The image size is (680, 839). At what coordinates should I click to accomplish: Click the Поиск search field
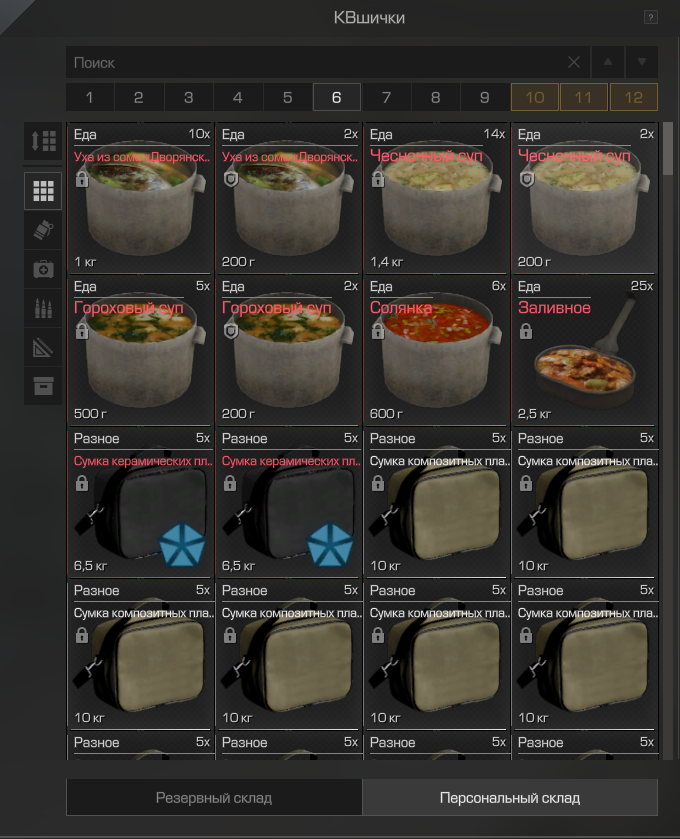315,62
